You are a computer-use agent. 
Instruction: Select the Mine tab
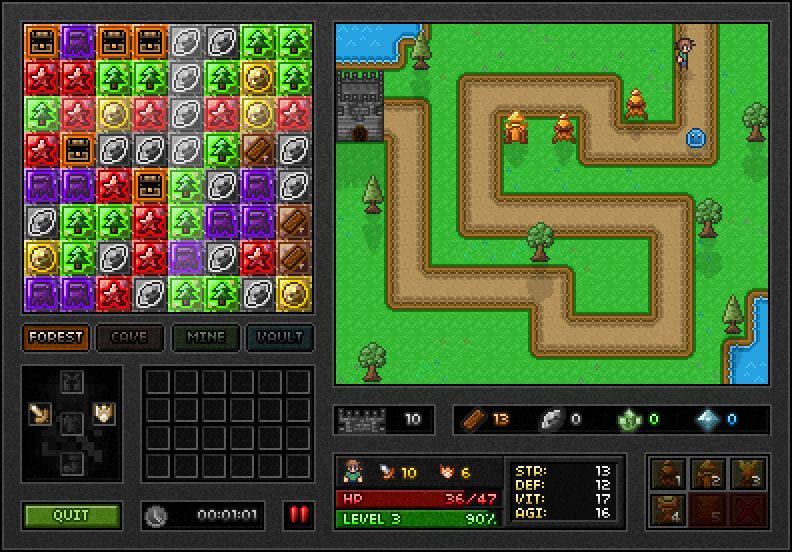(x=205, y=337)
